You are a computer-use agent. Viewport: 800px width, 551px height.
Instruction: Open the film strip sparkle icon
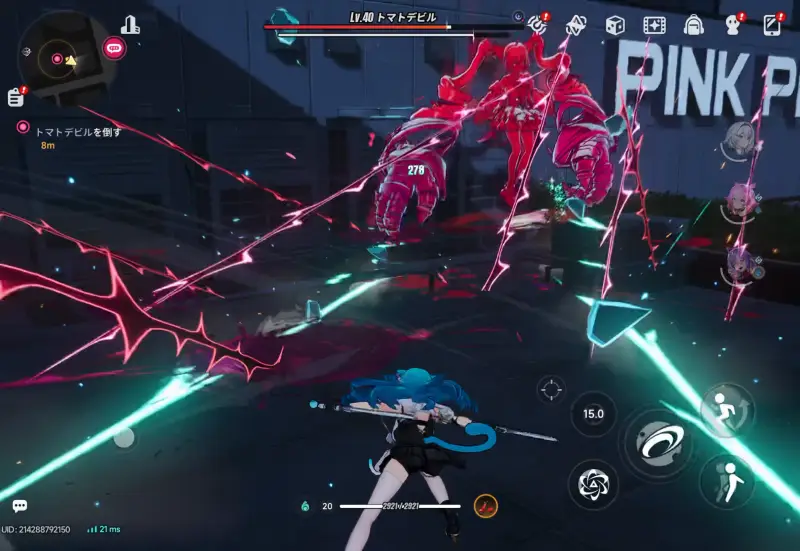point(654,25)
